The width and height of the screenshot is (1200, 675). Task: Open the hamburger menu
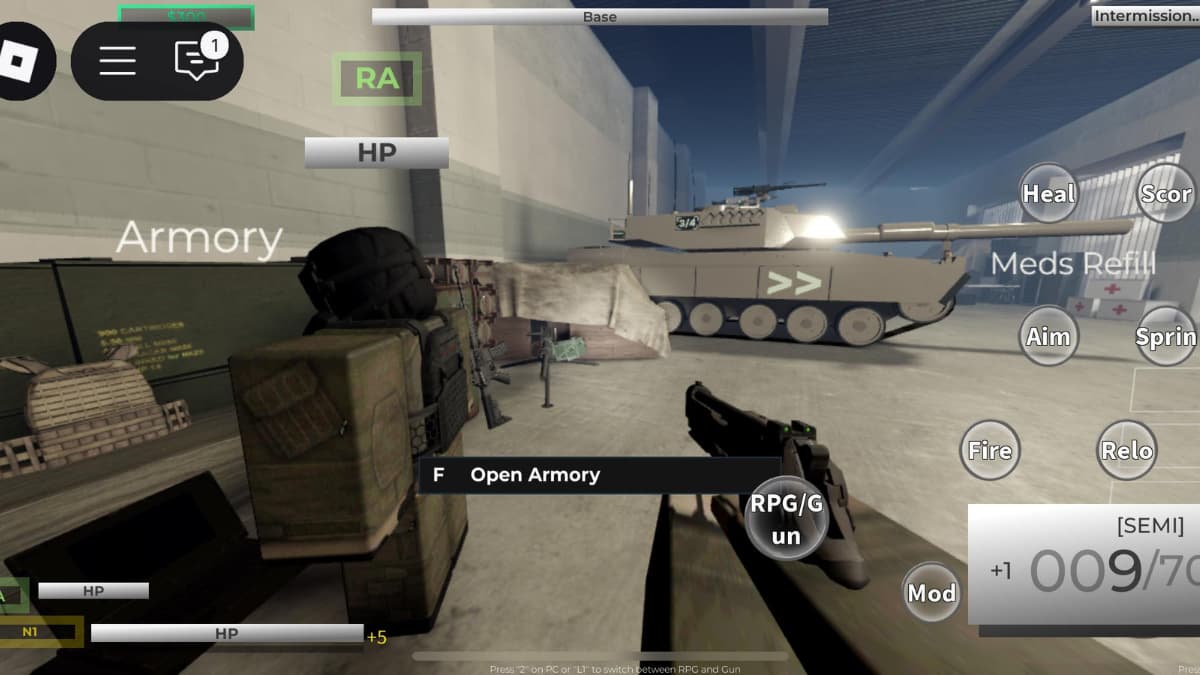tap(117, 61)
